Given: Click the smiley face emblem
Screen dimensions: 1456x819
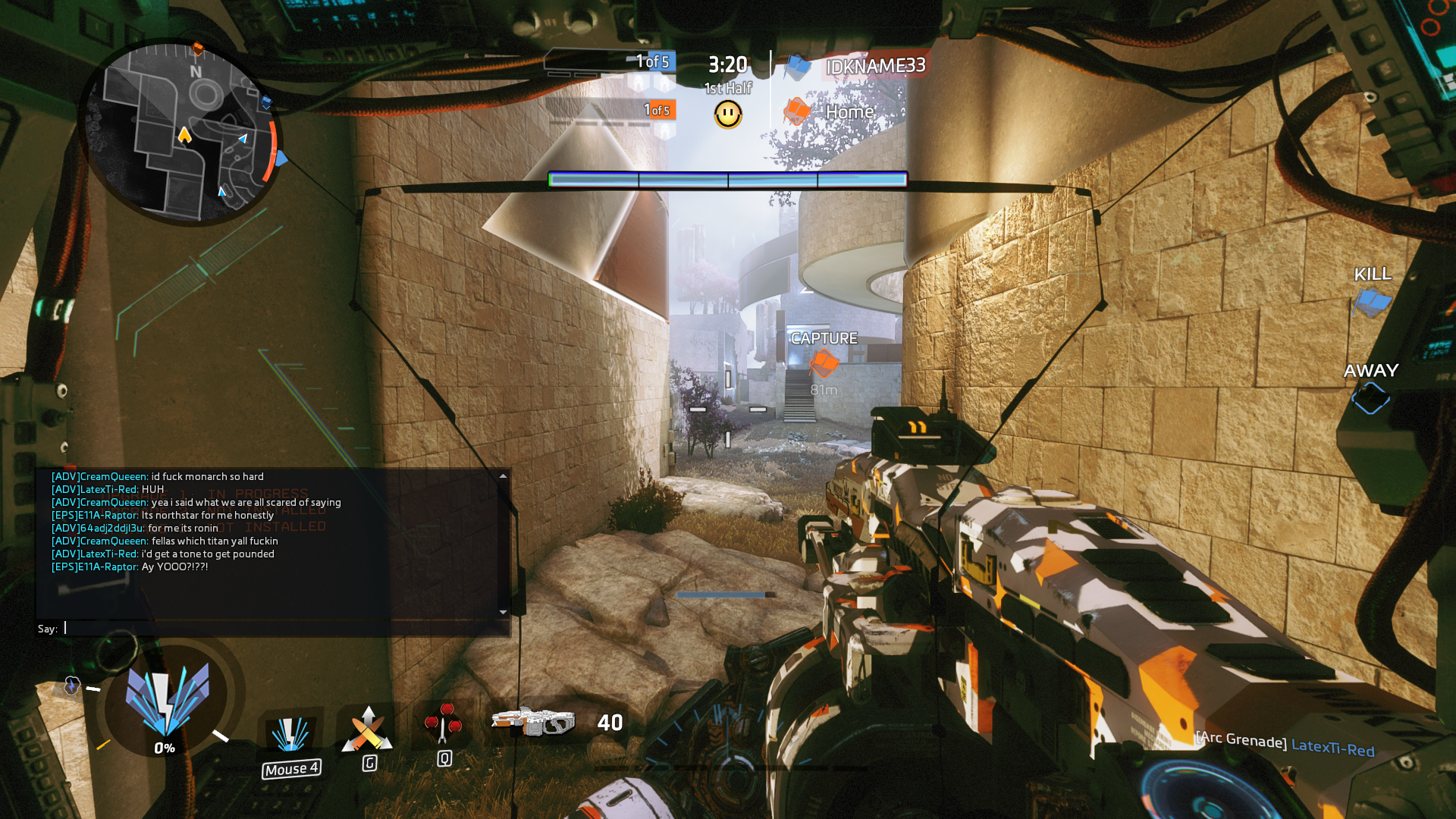Looking at the screenshot, I should tap(728, 115).
